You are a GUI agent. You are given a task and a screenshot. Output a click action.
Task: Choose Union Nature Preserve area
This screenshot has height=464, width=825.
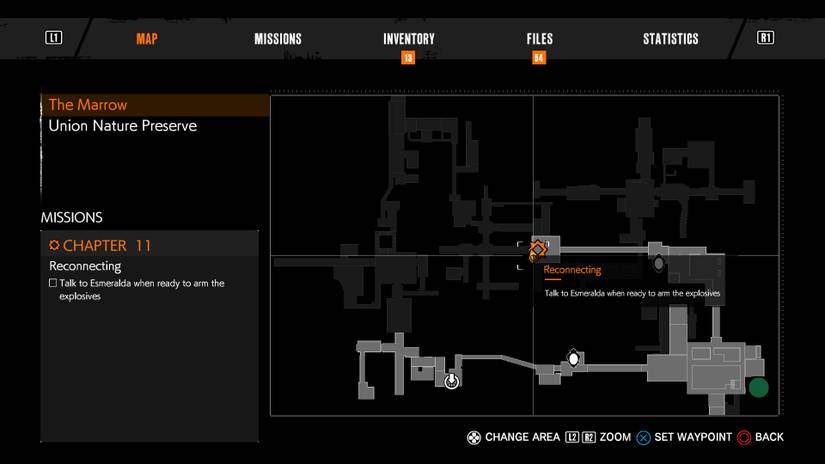[123, 126]
